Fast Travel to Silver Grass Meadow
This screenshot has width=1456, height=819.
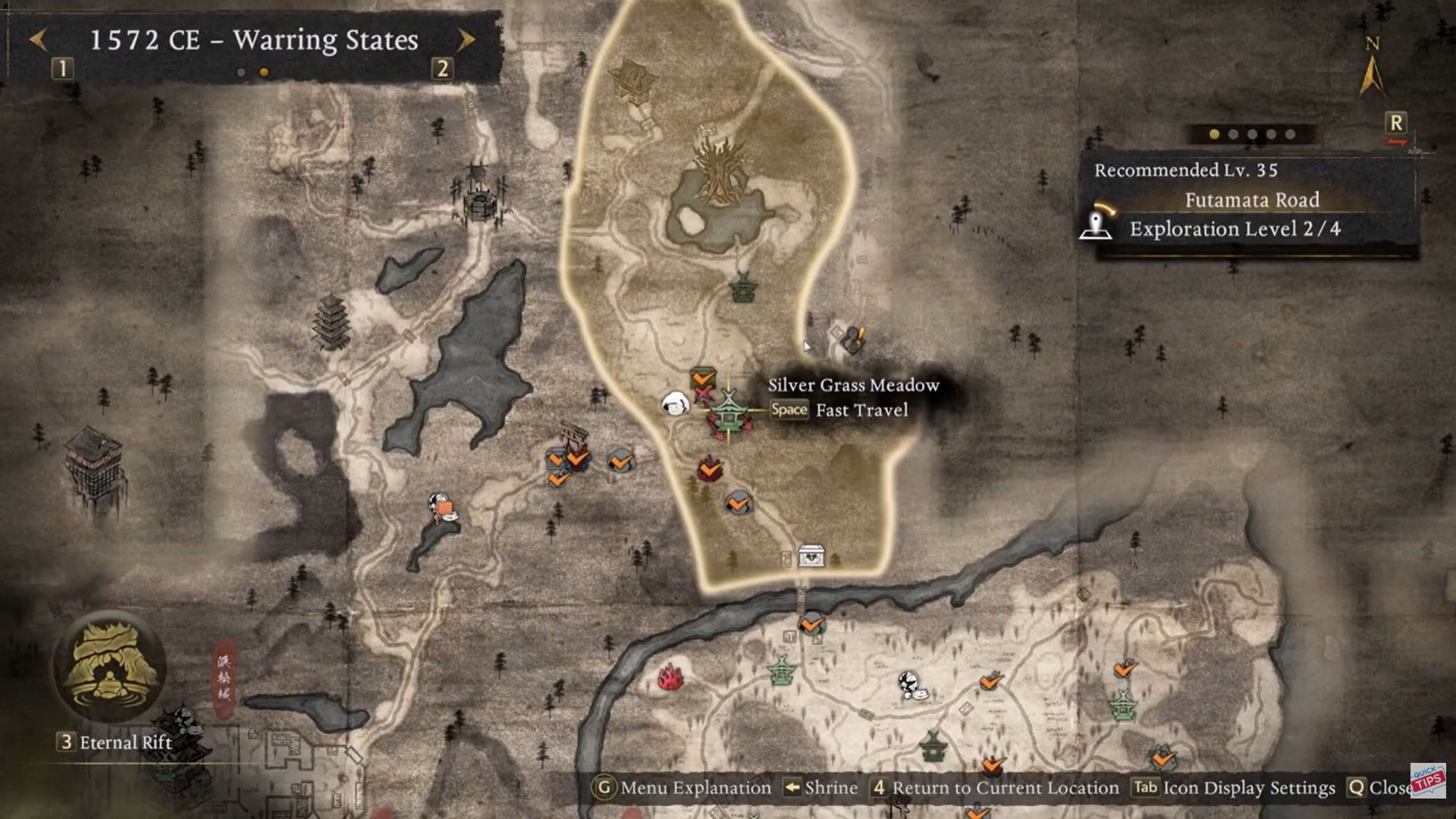tap(789, 409)
